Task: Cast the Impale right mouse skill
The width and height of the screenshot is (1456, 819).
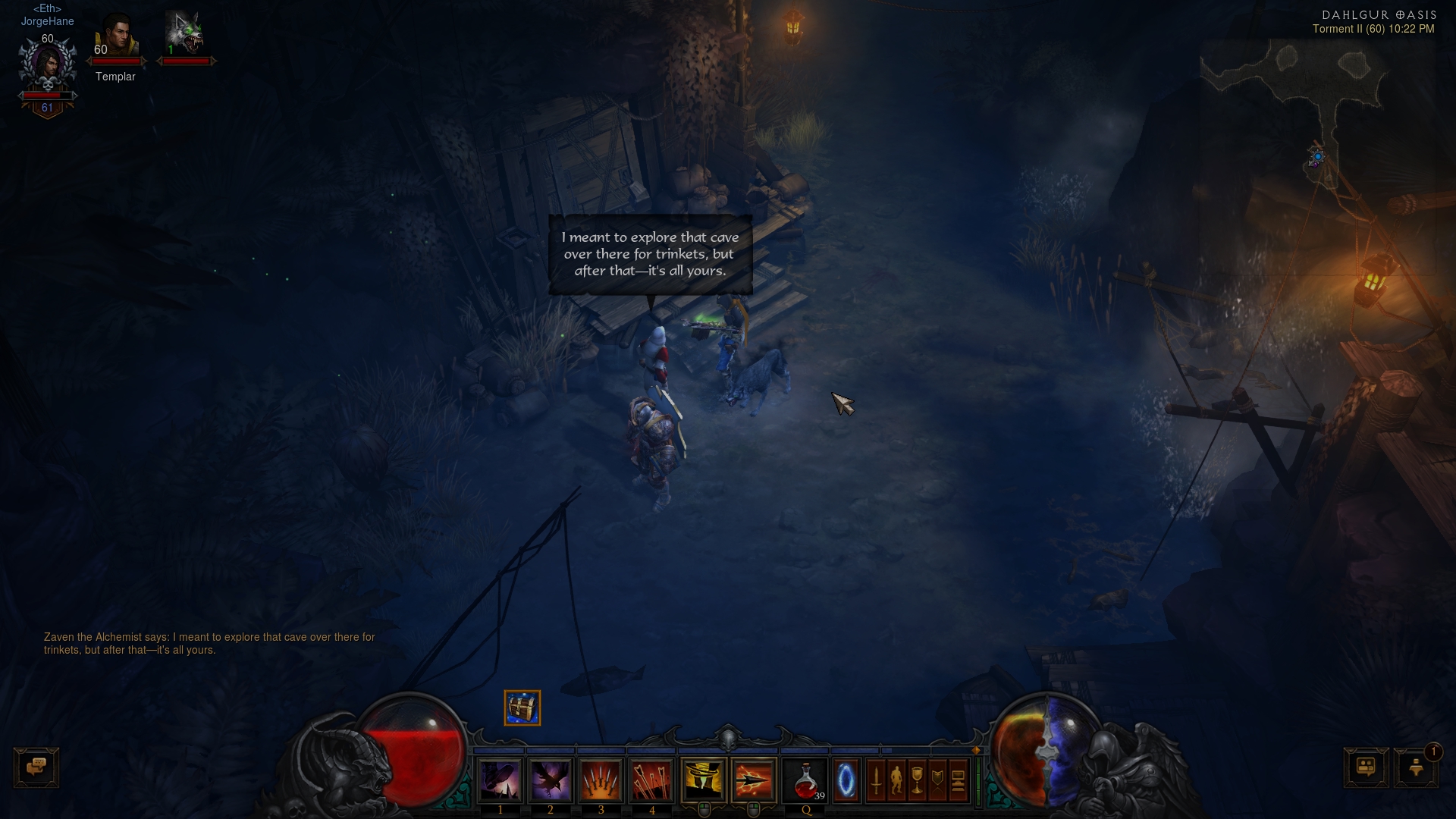Action: [x=753, y=780]
